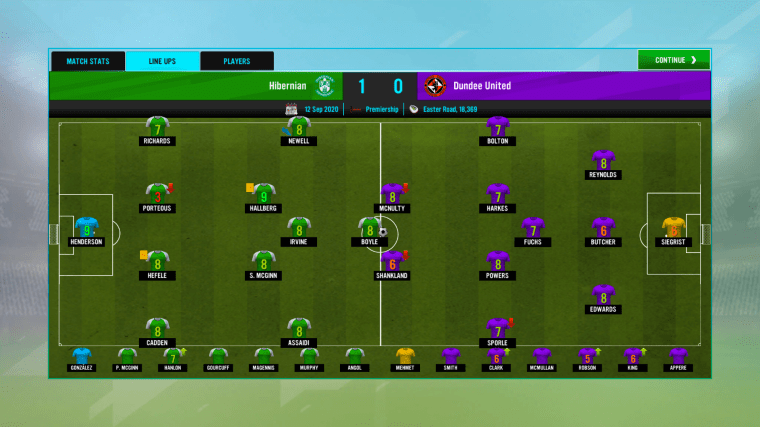
Task: Choose substitute keeper Mehnet
Action: pos(405,356)
